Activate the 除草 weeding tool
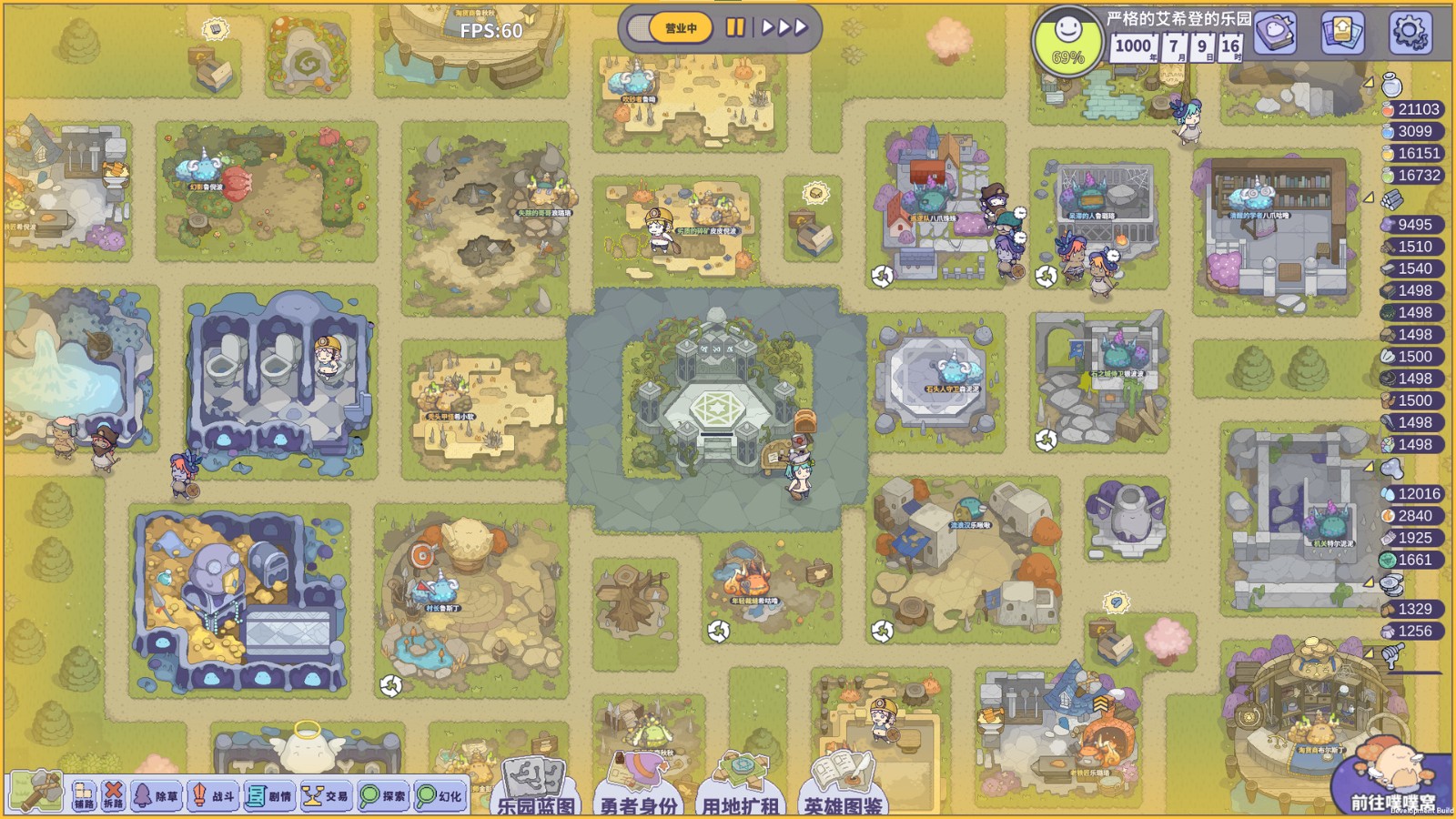1456x819 pixels. click(155, 794)
